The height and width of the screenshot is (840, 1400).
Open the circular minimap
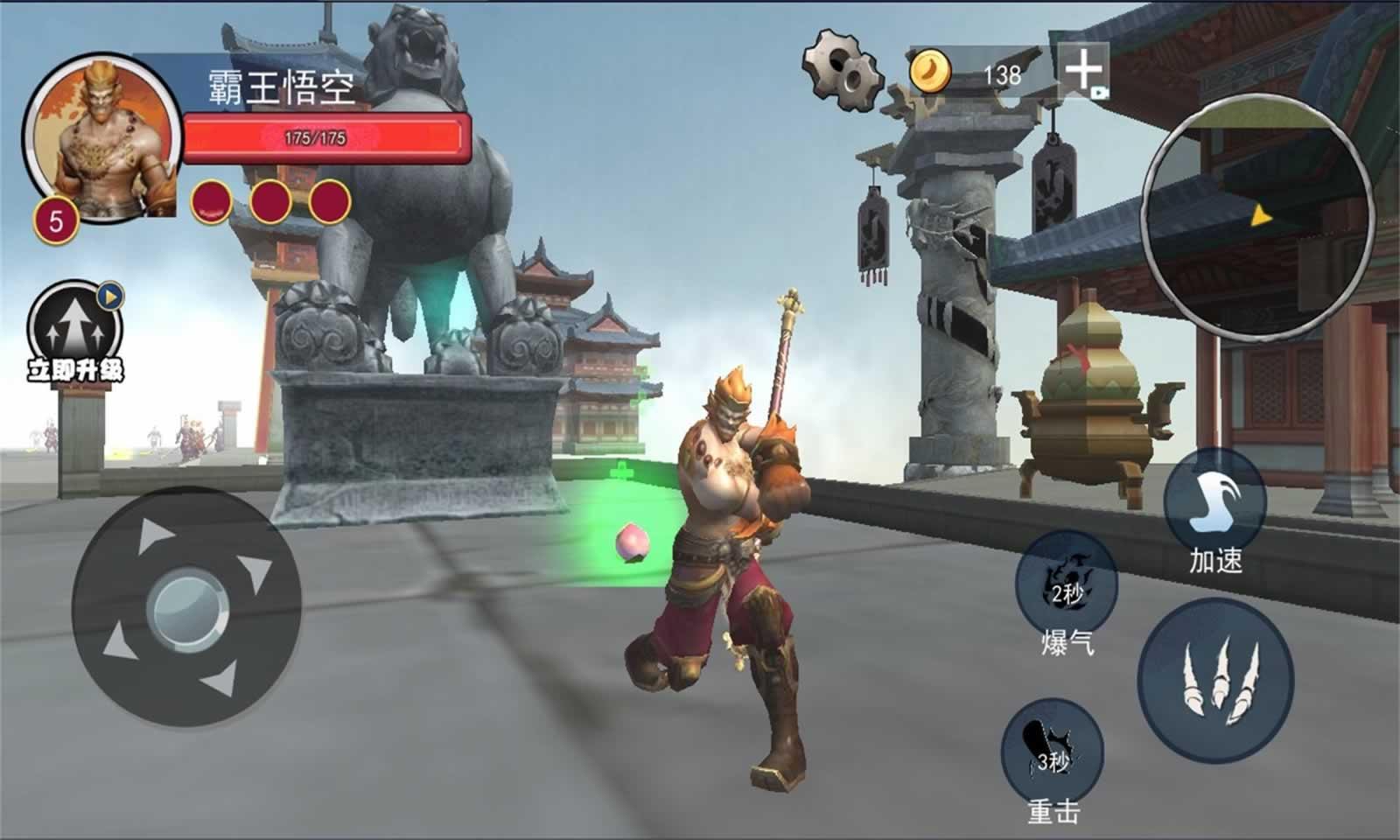(x=1258, y=215)
